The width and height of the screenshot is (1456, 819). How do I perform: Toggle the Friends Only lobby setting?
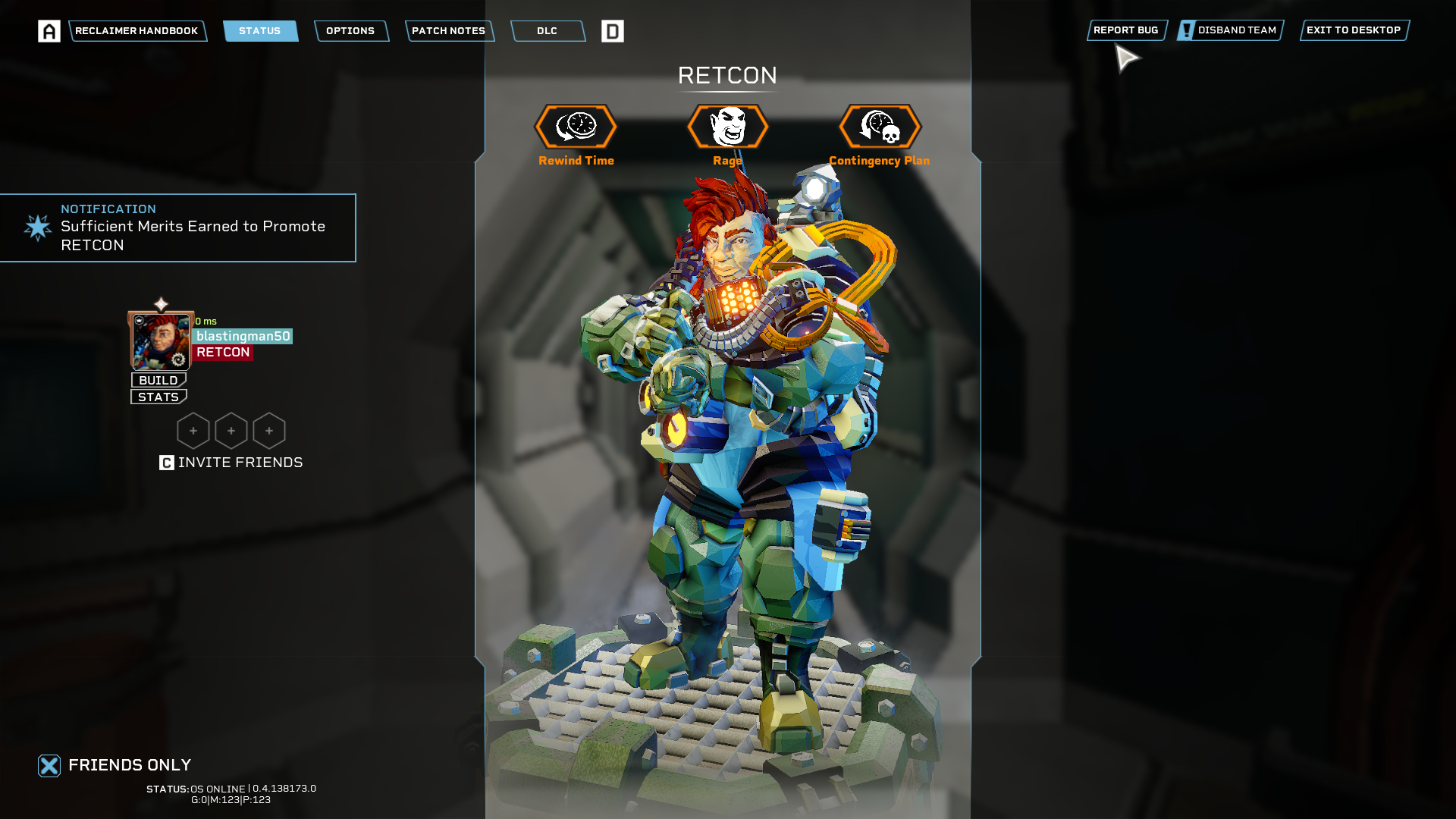(x=49, y=766)
